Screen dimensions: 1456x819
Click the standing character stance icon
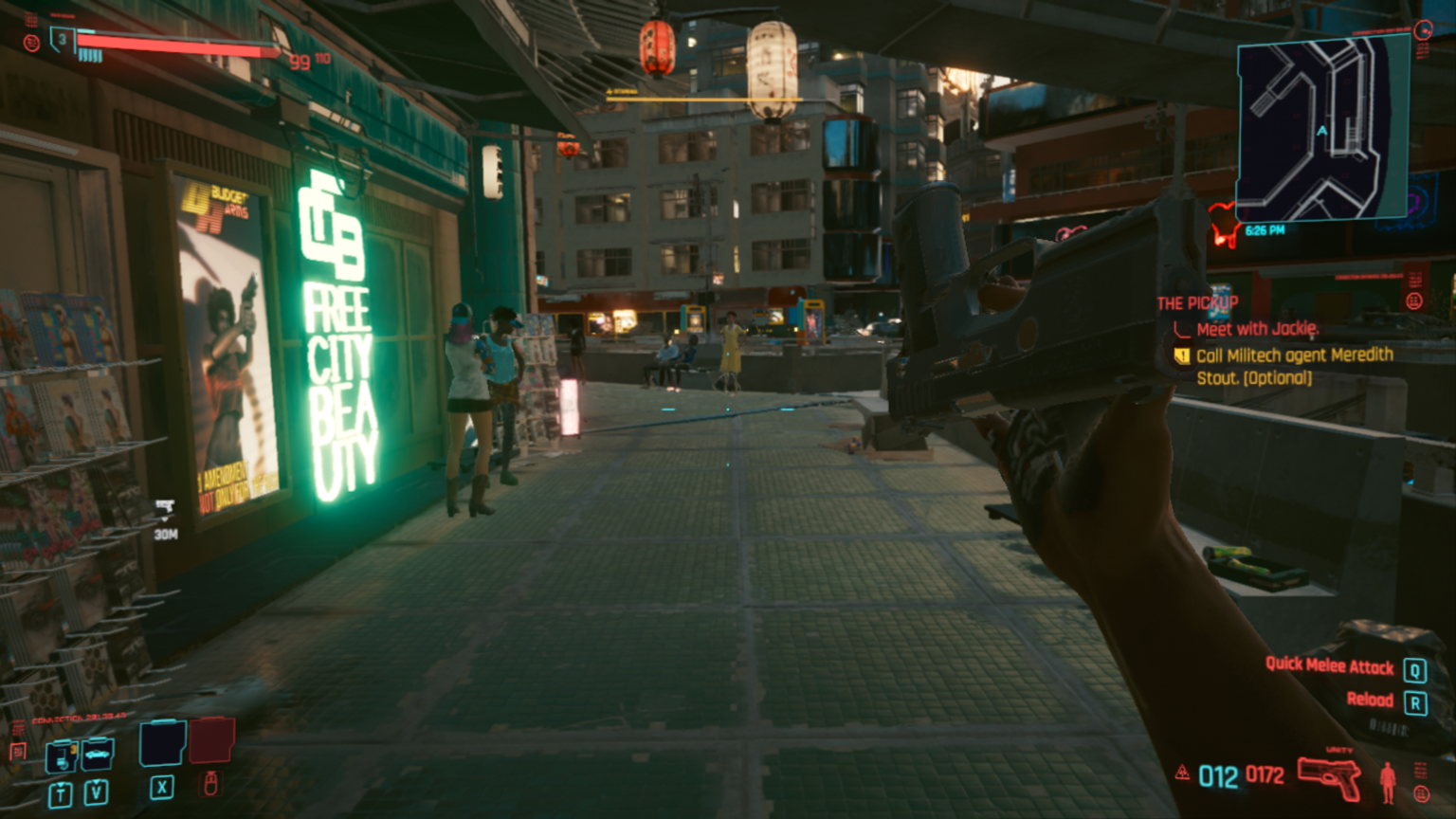pyautogui.click(x=1388, y=783)
